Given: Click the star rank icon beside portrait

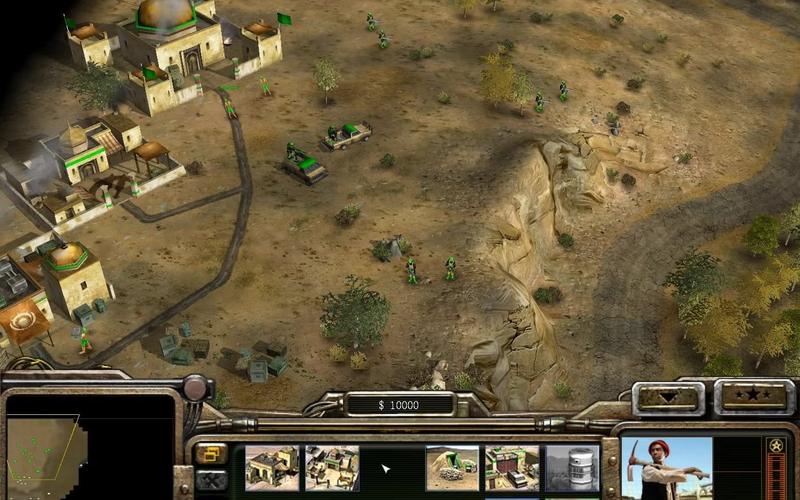Looking at the screenshot, I should point(775,446).
